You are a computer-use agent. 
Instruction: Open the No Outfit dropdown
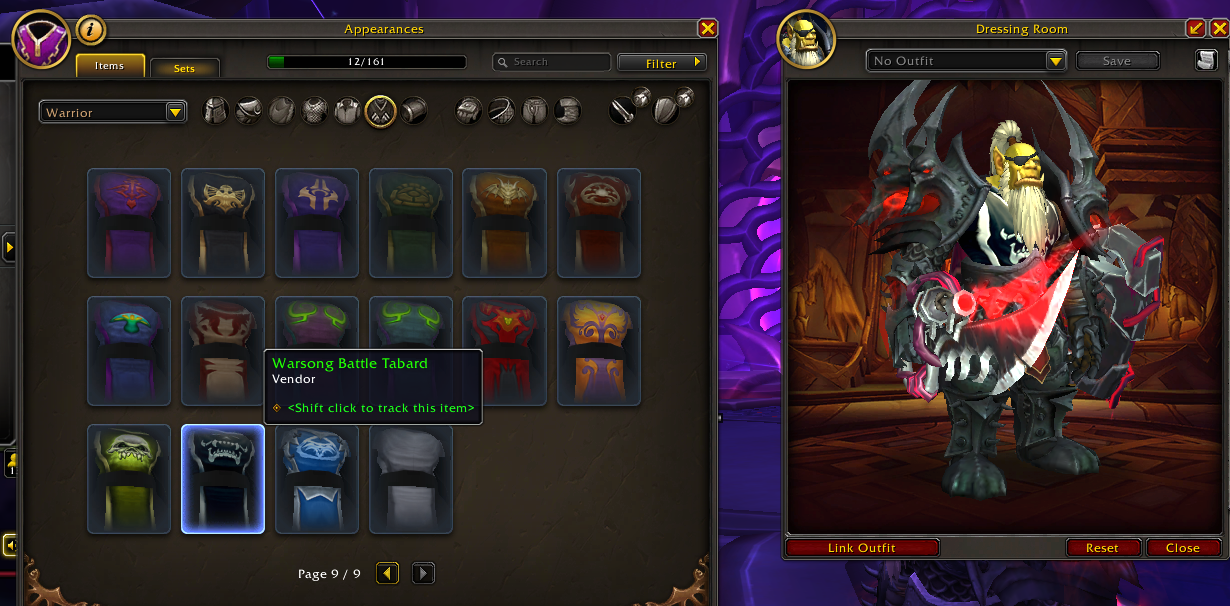[967, 61]
